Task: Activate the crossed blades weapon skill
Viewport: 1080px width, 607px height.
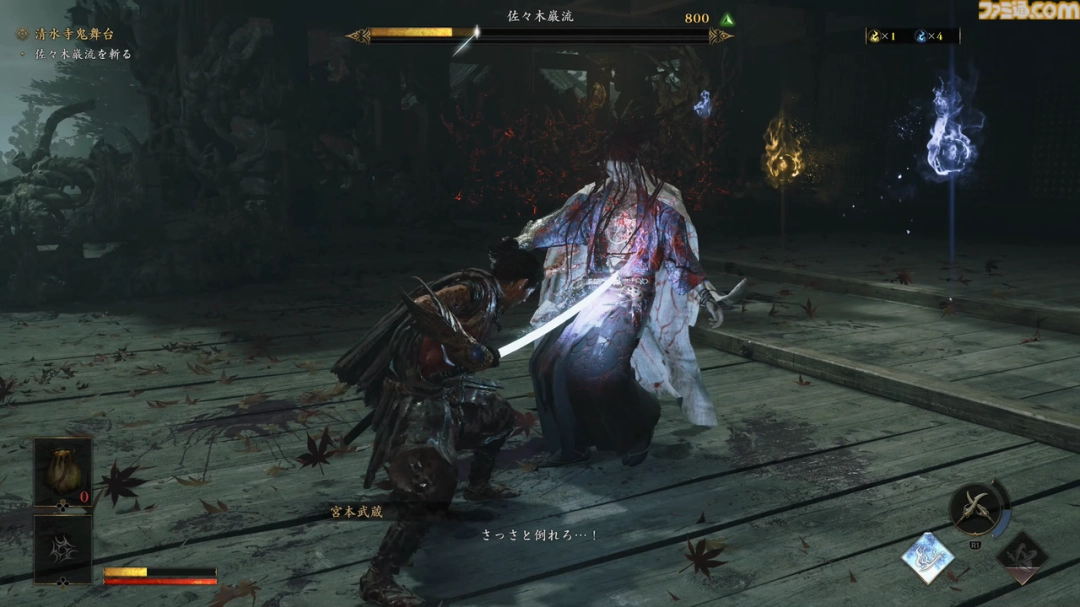Action: pyautogui.click(x=976, y=511)
